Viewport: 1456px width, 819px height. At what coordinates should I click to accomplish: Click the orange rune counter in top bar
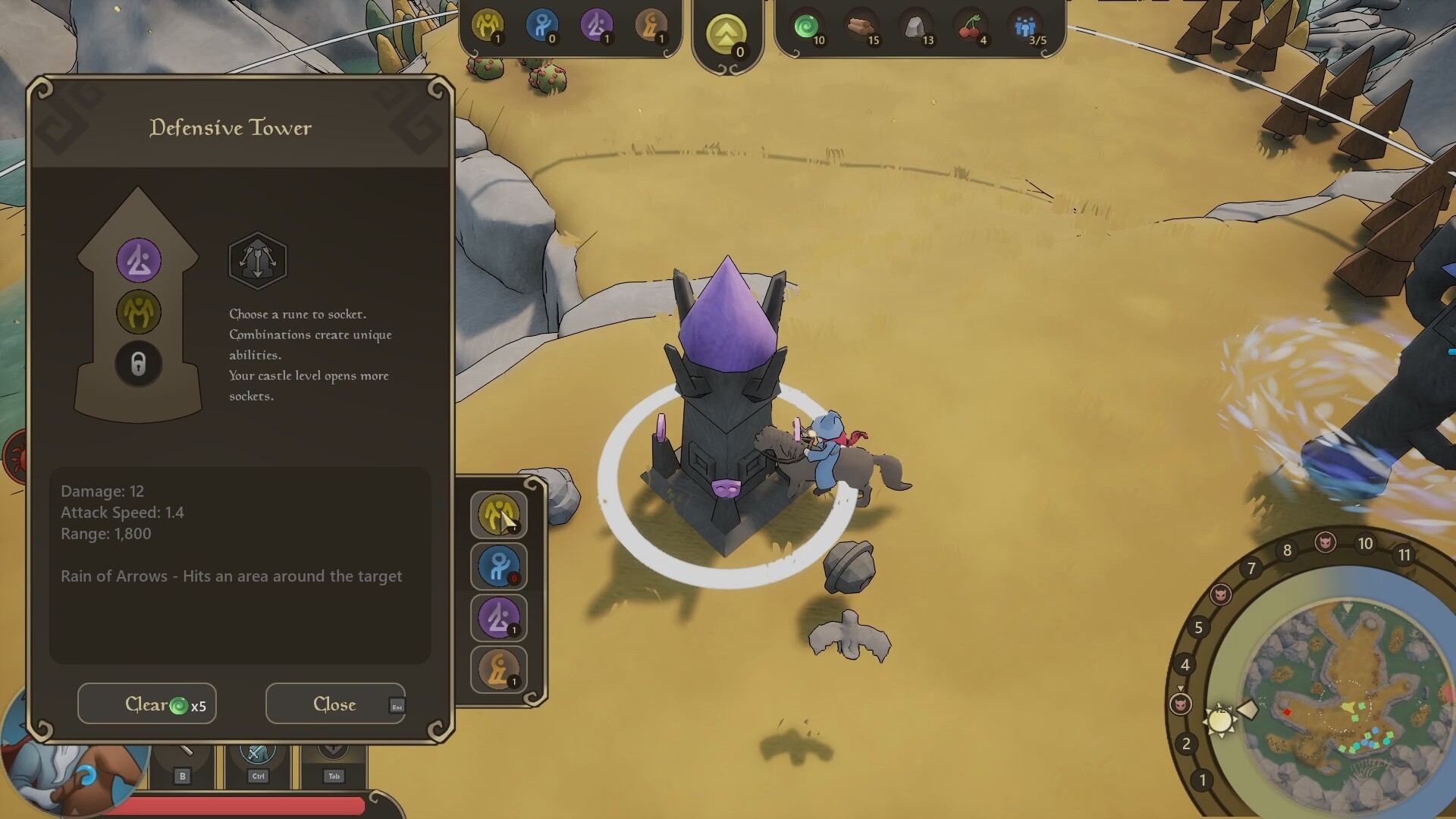pyautogui.click(x=650, y=26)
